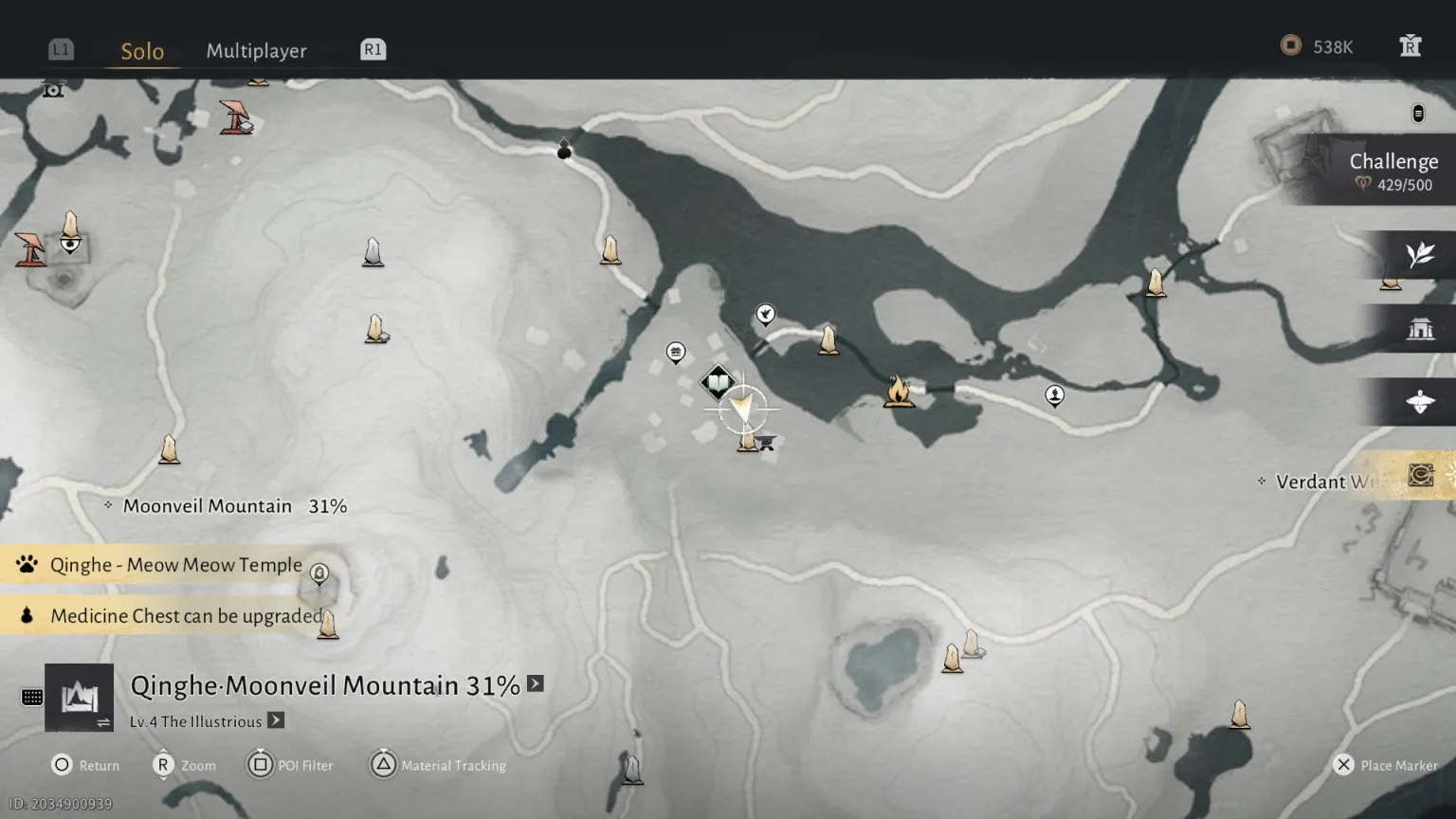Expand the Lv.4 The Illustrious arrow
The width and height of the screenshot is (1456, 819).
click(276, 720)
